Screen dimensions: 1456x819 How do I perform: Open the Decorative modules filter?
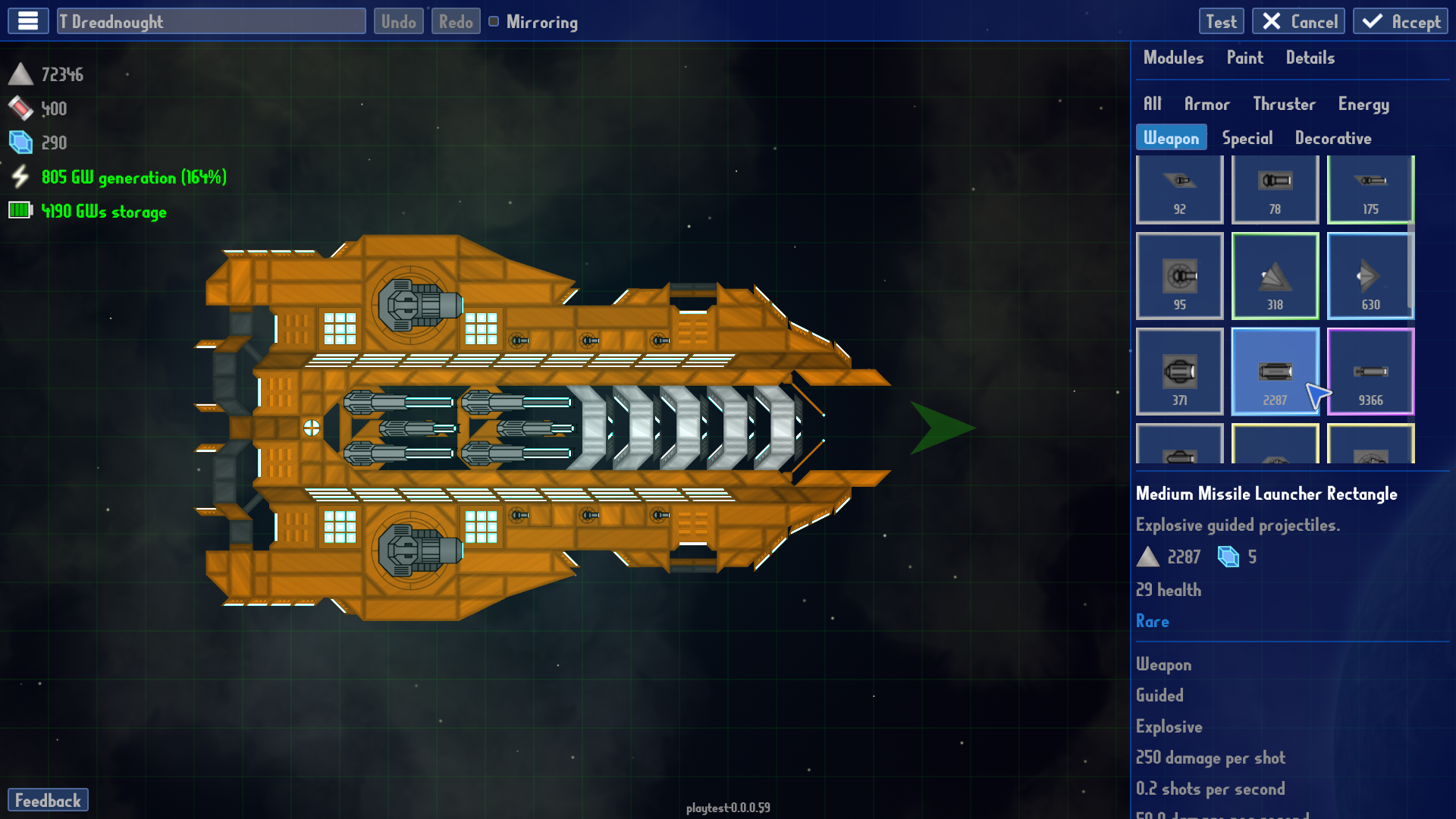pos(1332,137)
